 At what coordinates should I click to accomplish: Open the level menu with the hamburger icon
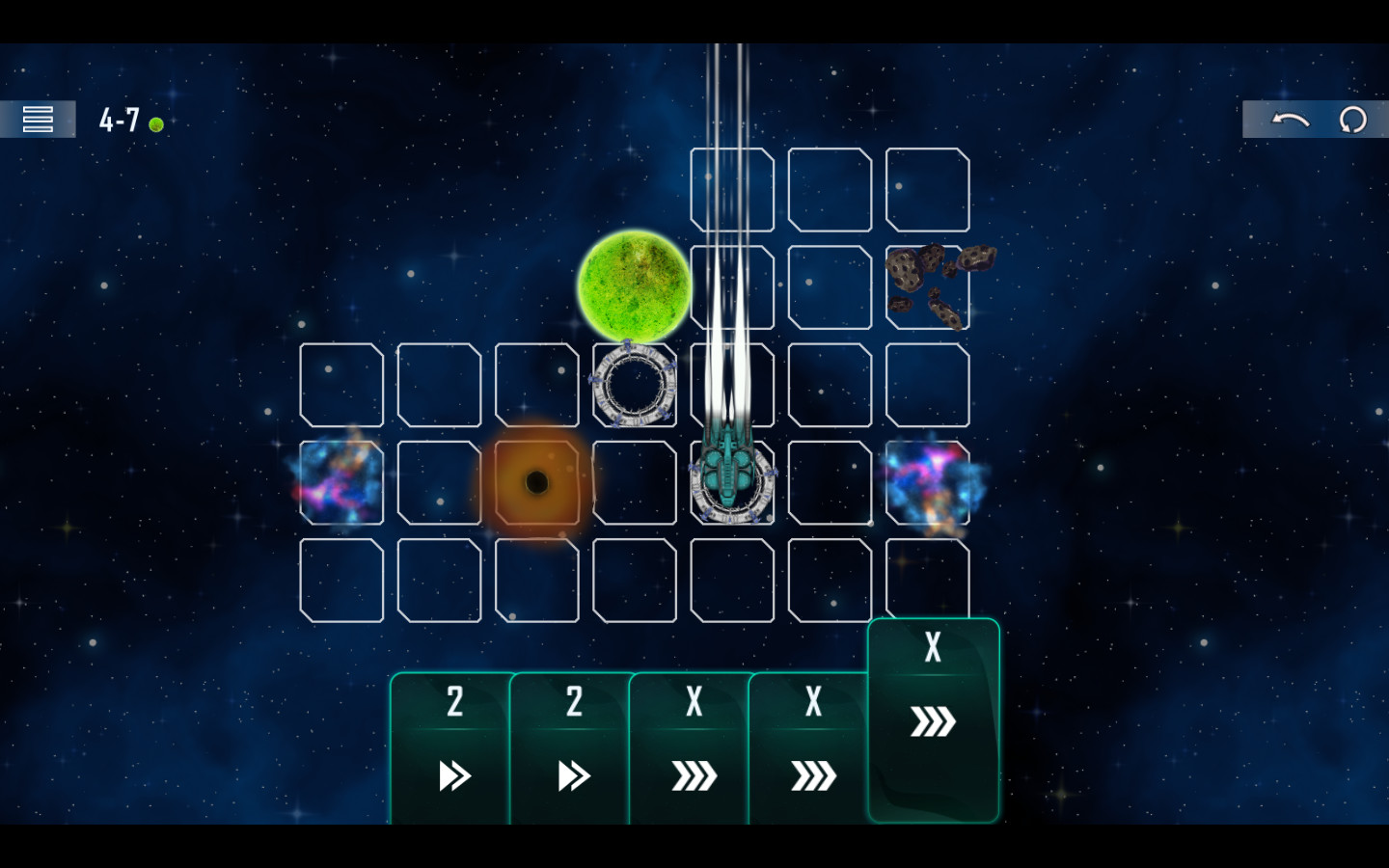pos(37,119)
